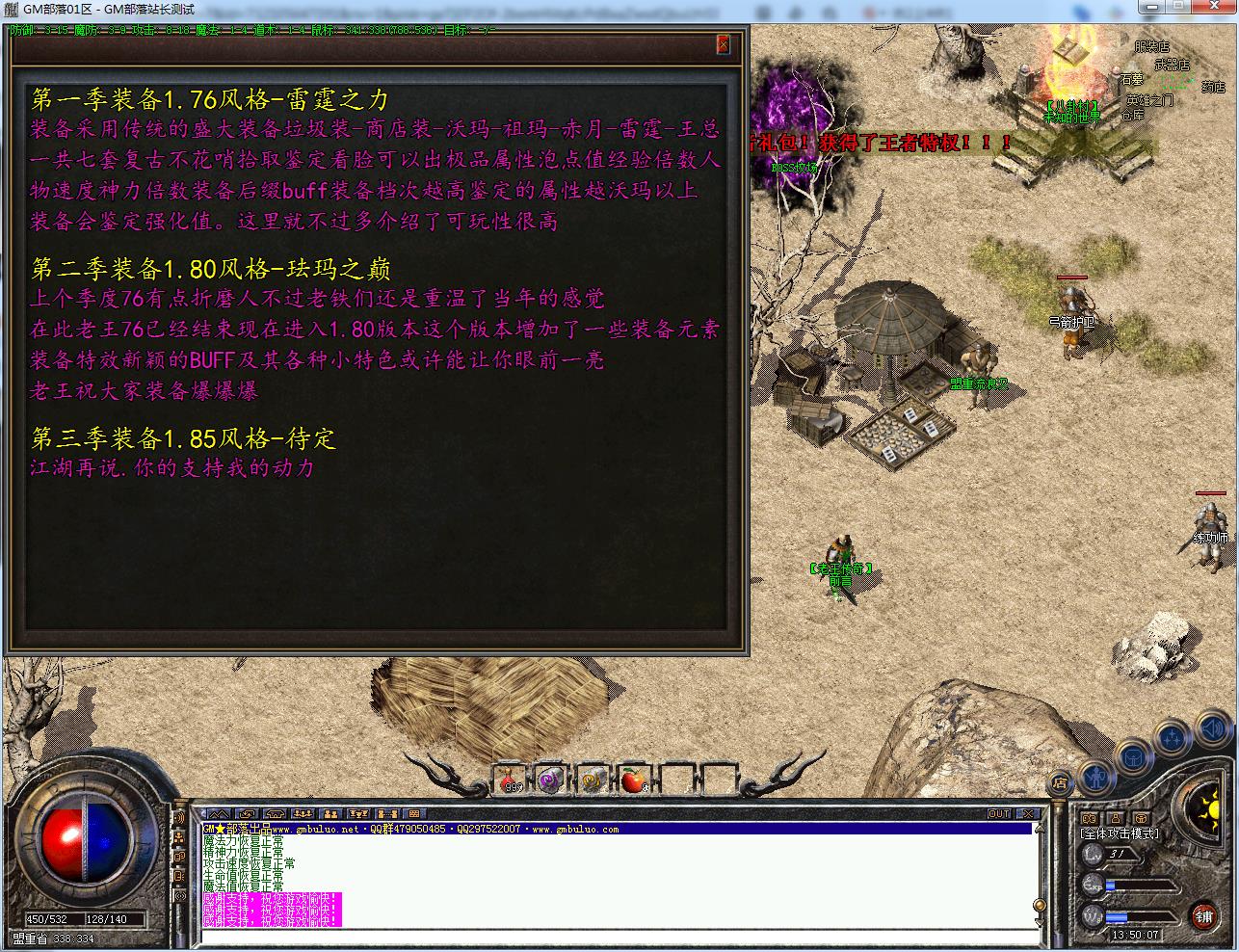Select the yellow scroll item in the quick bar

click(x=591, y=780)
